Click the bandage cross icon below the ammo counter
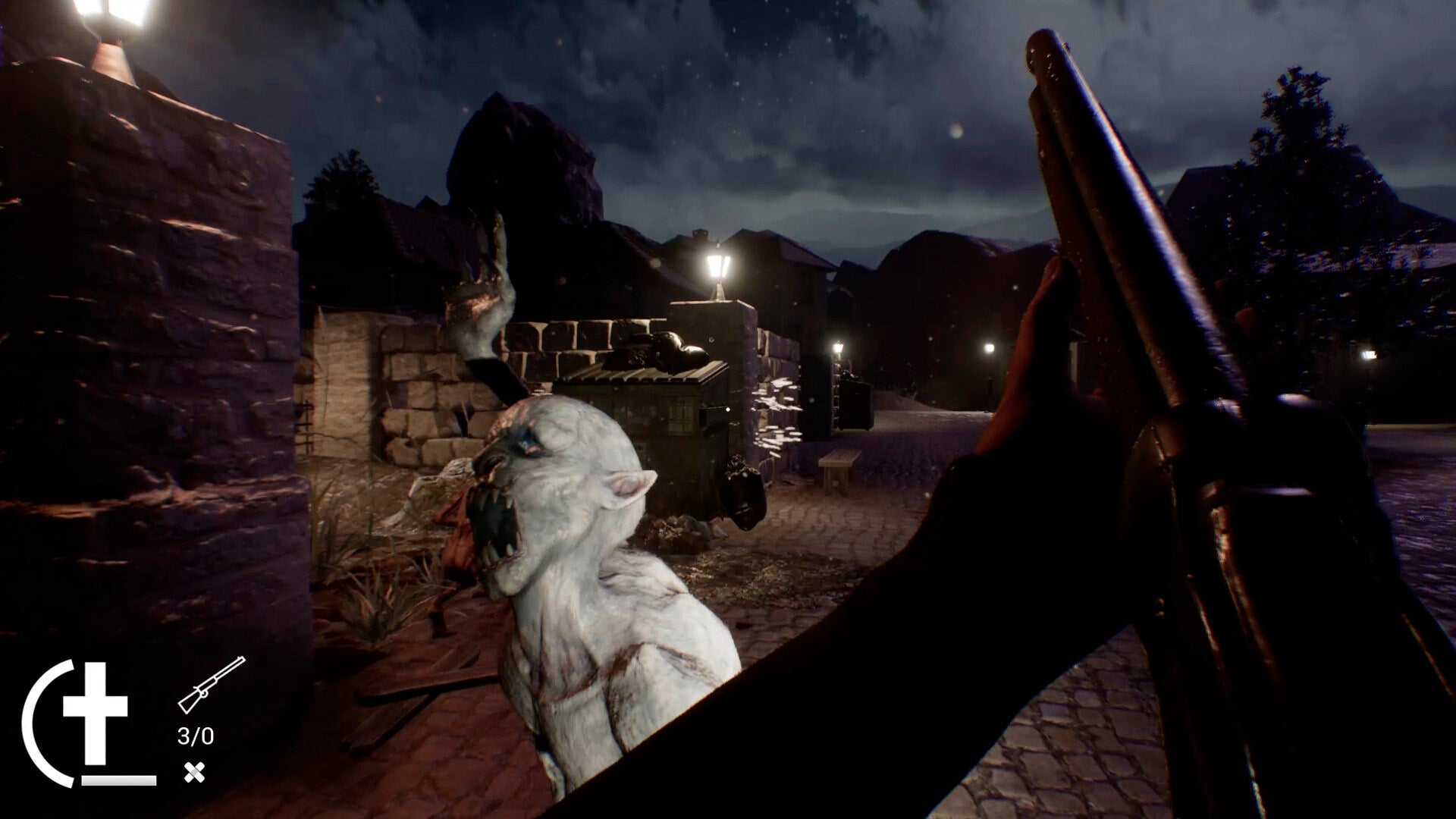Image resolution: width=1456 pixels, height=819 pixels. pyautogui.click(x=196, y=772)
